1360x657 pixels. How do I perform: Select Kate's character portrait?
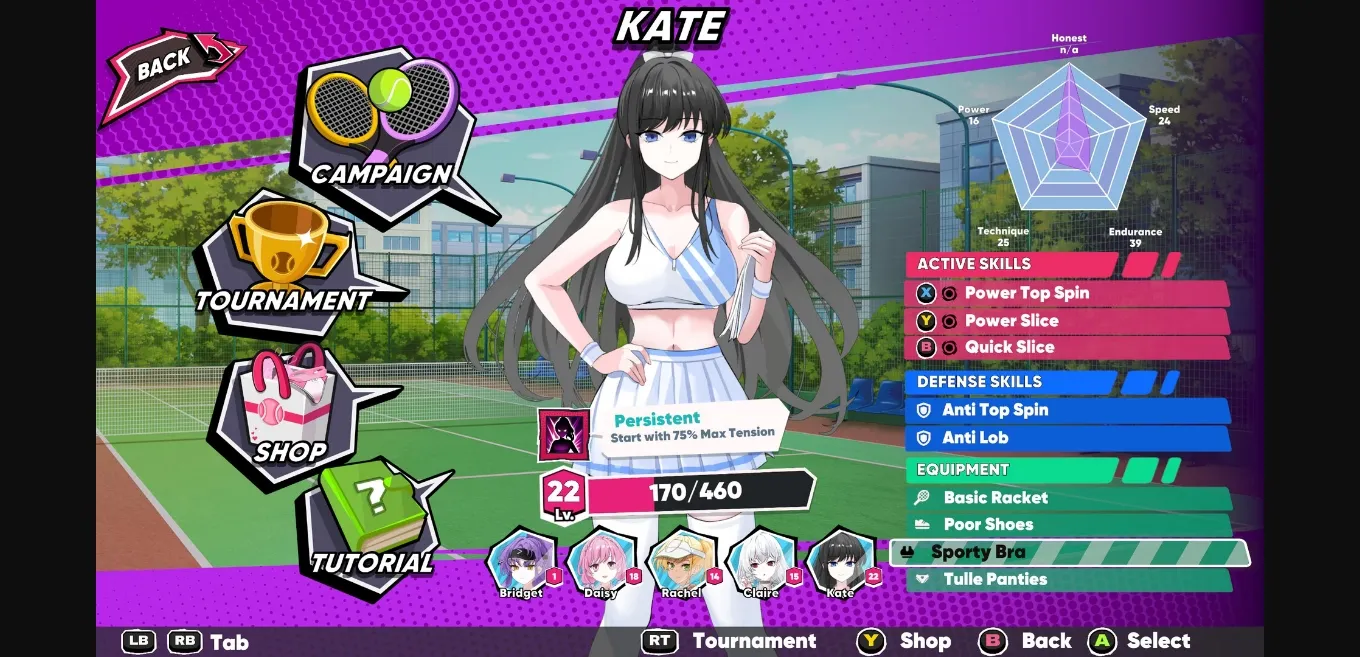841,562
